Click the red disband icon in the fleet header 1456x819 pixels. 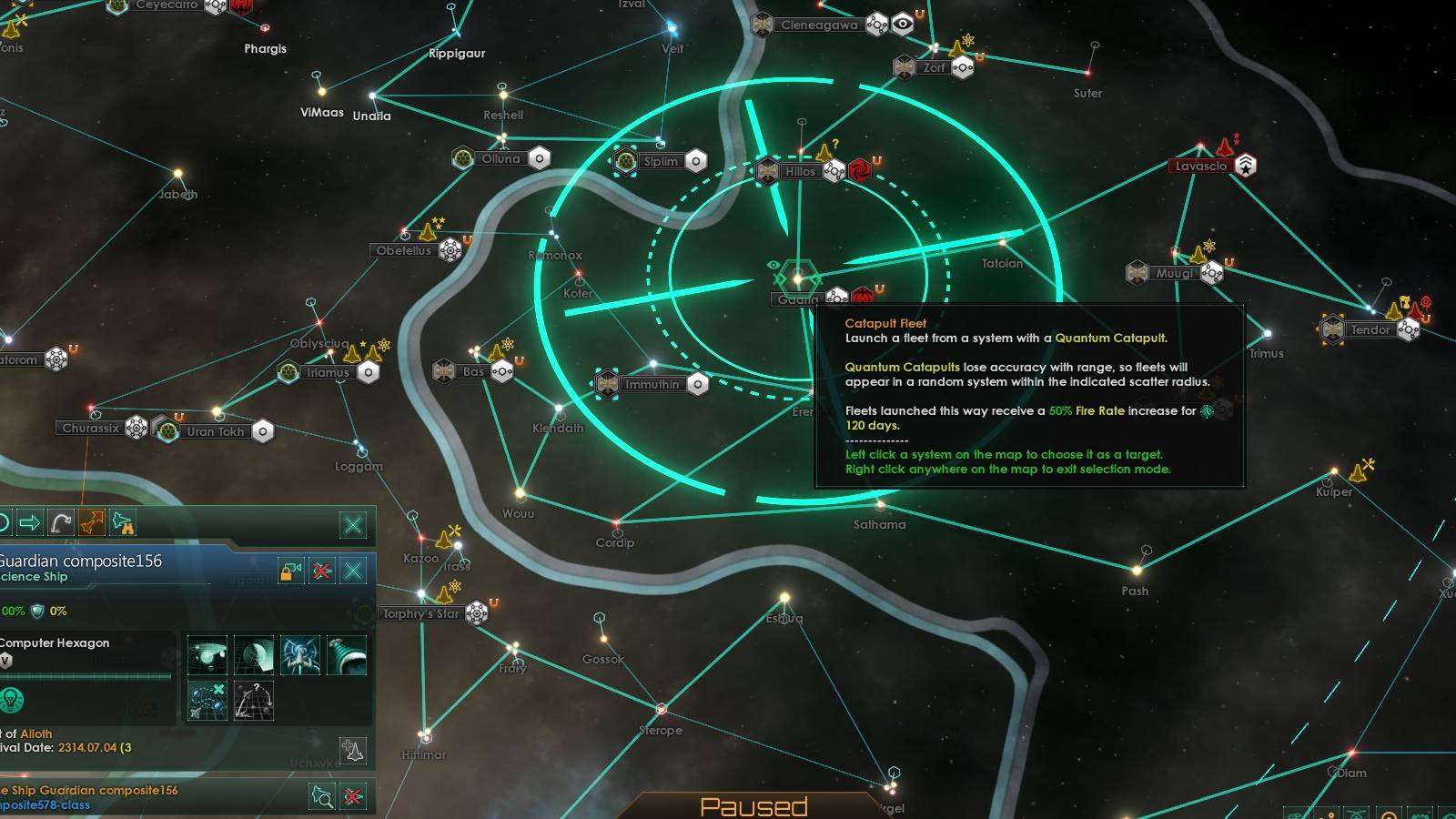(324, 571)
